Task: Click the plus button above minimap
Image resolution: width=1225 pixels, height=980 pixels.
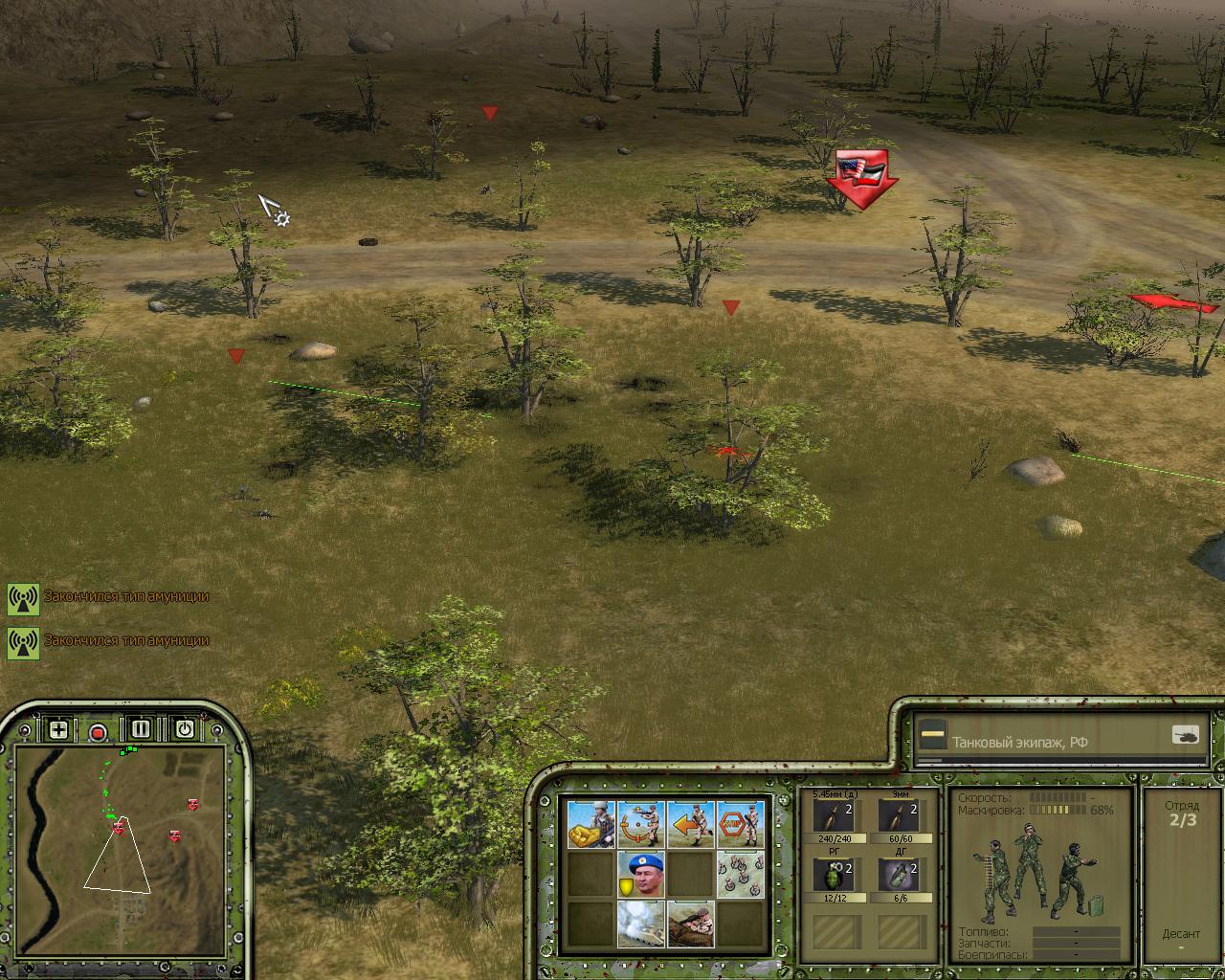Action: tap(58, 730)
